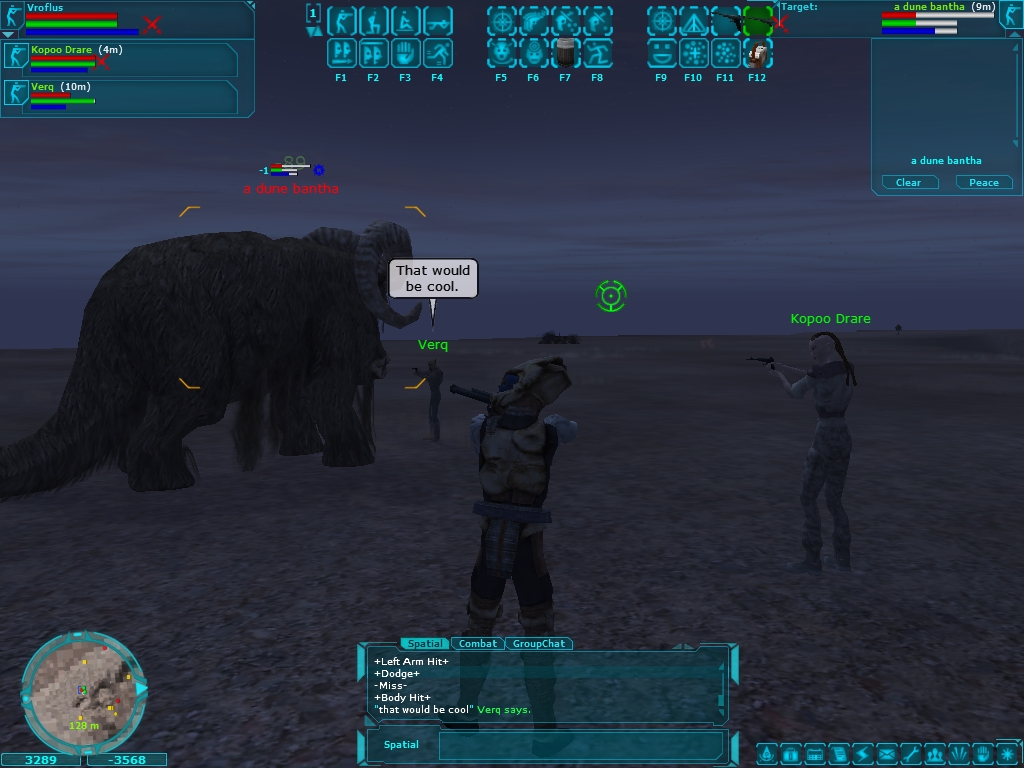Open the mail envelope menu icon
Viewport: 1024px width, 768px height.
886,753
